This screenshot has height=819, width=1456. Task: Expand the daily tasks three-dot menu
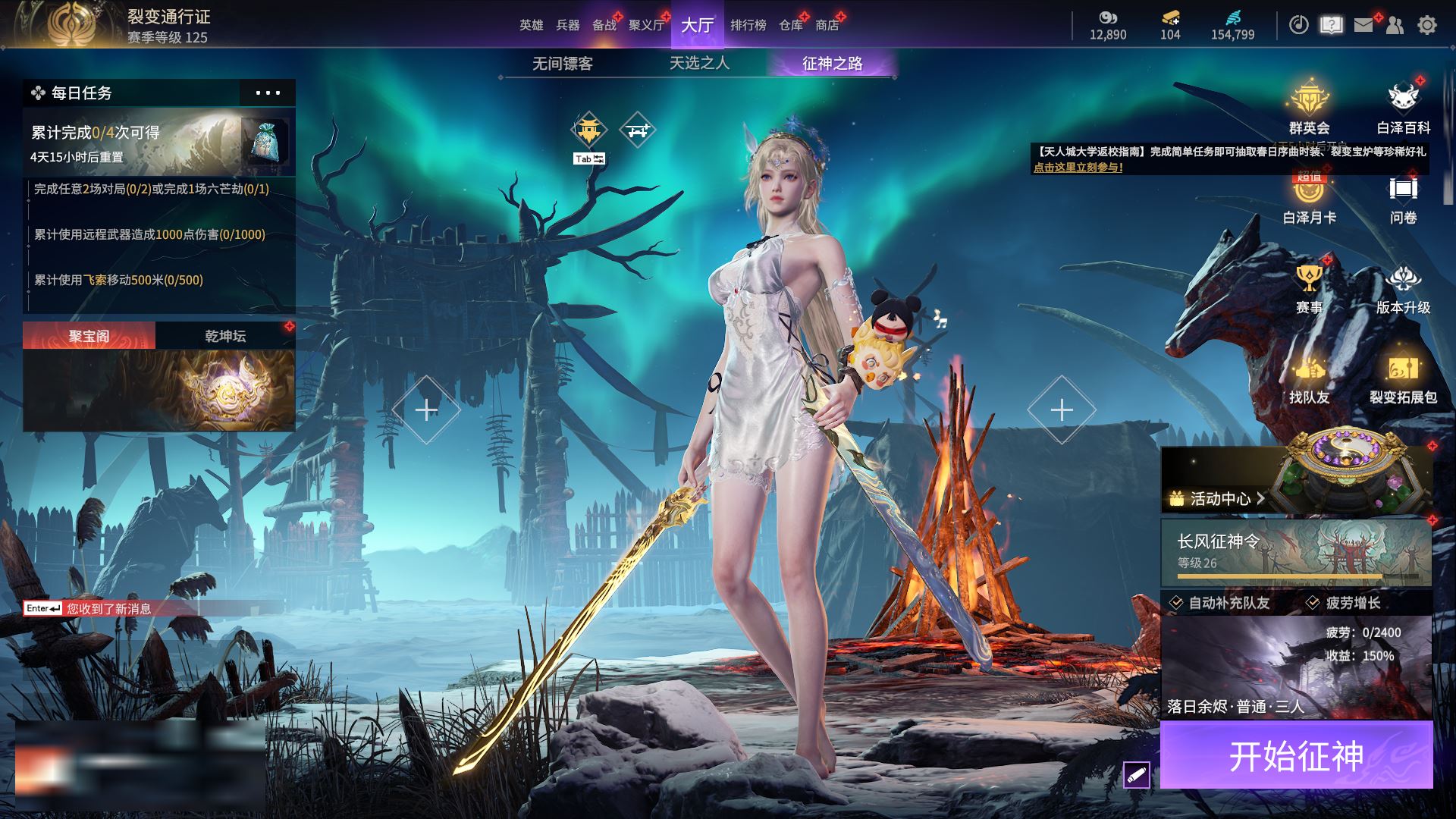click(x=268, y=93)
